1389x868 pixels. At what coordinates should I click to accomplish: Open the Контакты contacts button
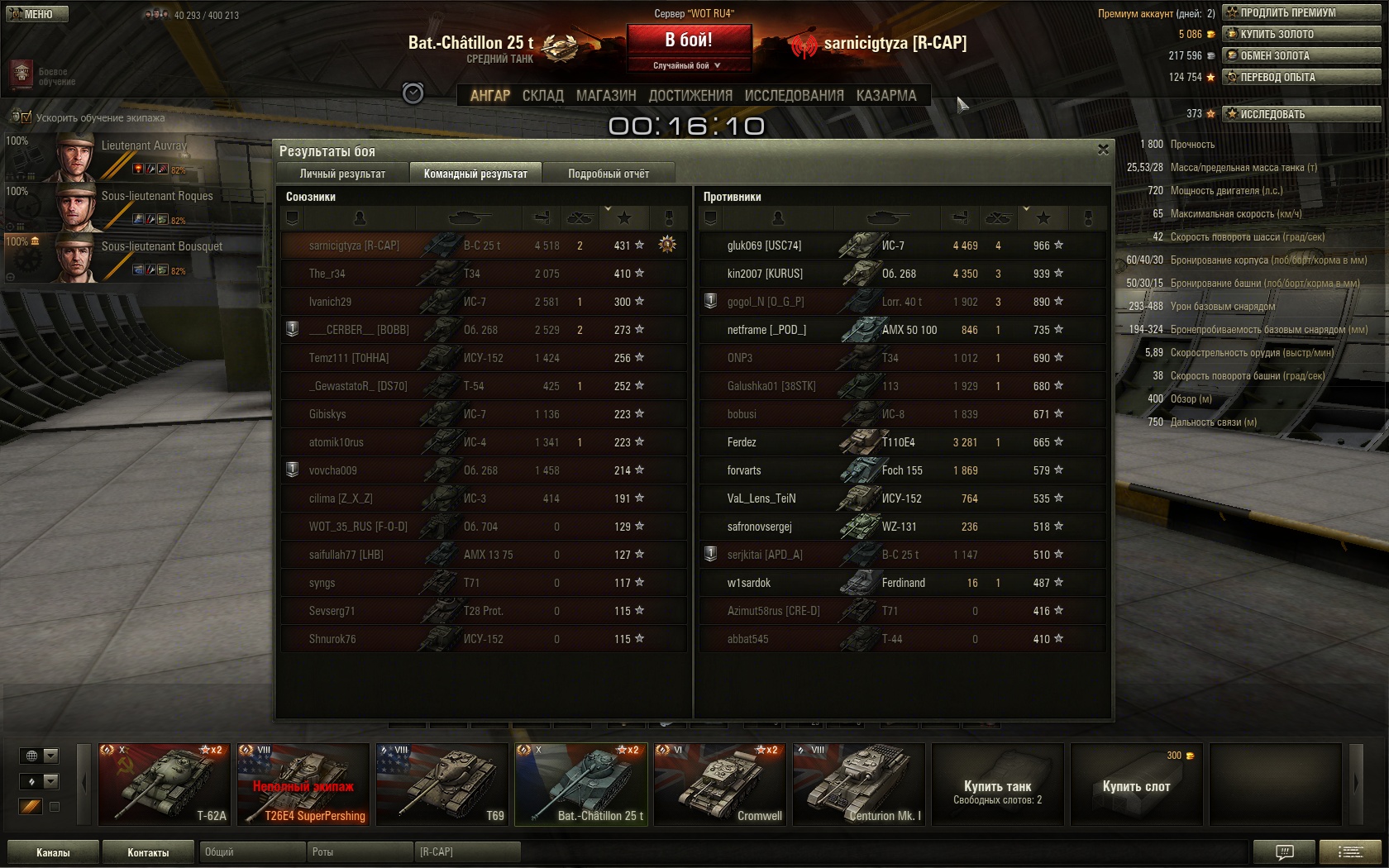148,852
